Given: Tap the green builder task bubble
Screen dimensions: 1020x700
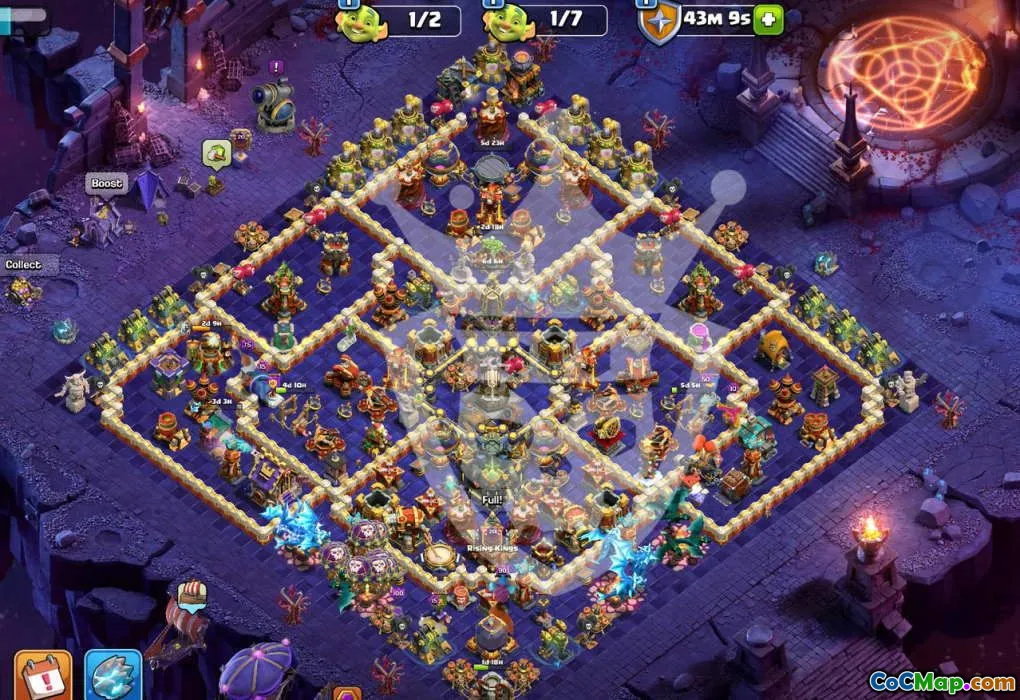Looking at the screenshot, I should (x=217, y=153).
